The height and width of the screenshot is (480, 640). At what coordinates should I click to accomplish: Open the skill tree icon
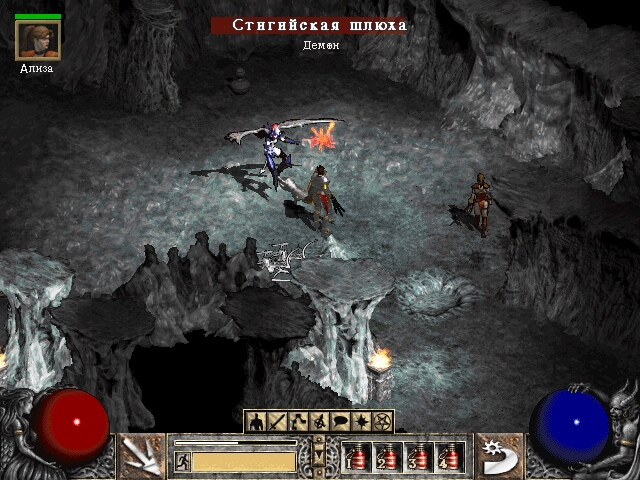[297, 422]
